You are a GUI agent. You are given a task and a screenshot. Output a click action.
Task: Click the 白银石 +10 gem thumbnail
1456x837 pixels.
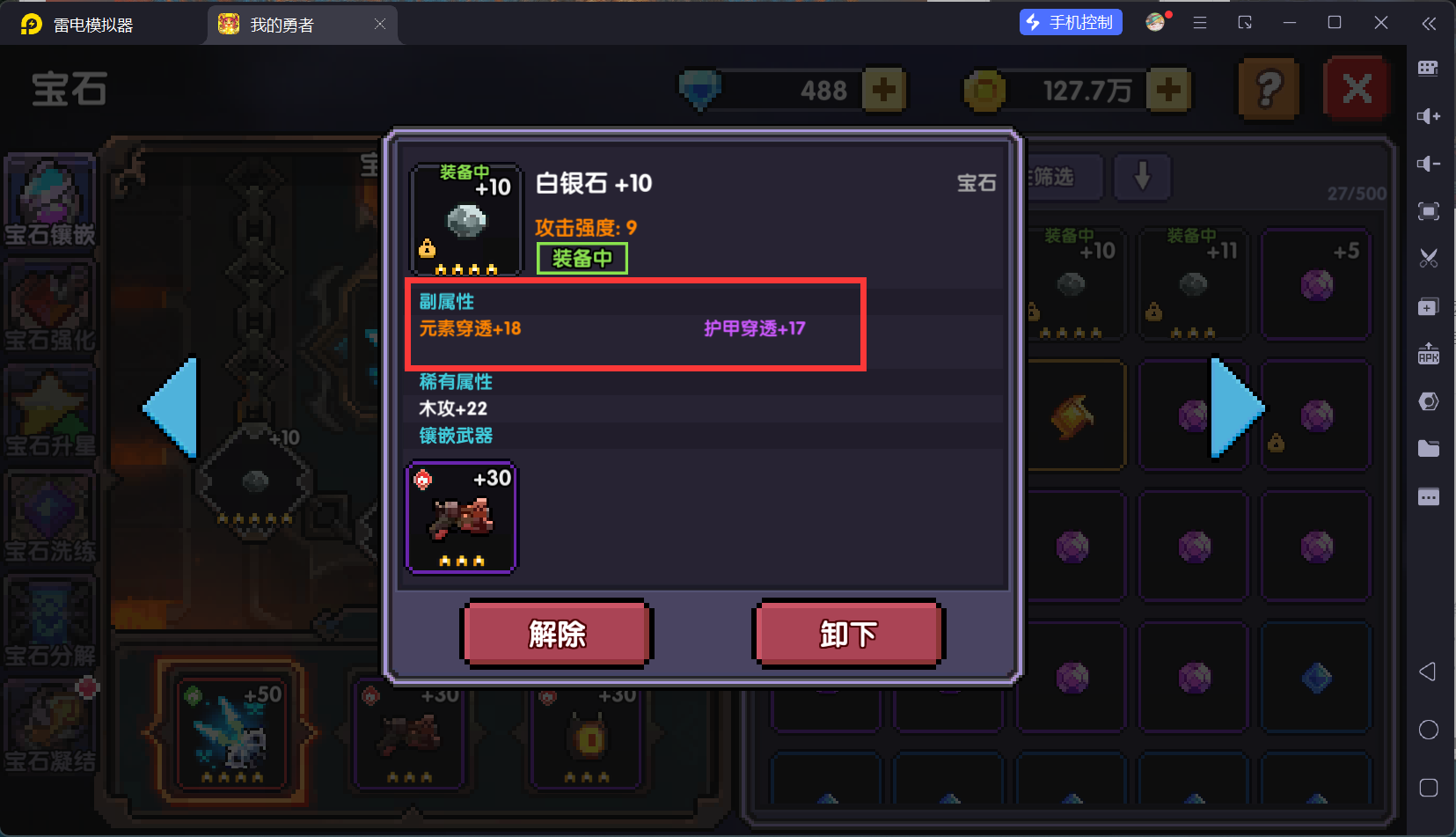pyautogui.click(x=465, y=220)
